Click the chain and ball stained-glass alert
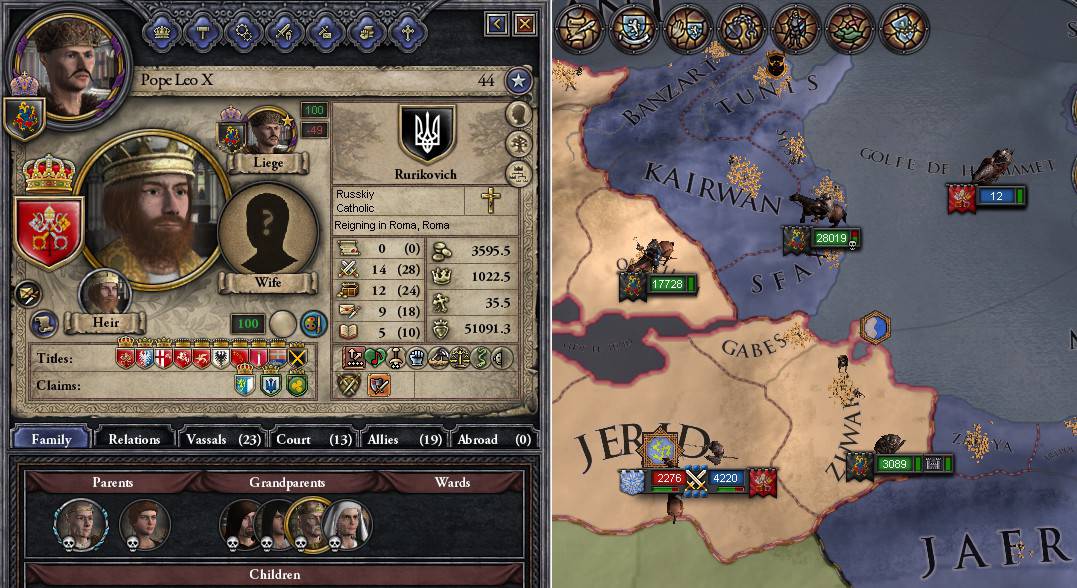Screen dimensions: 1077x588 (x=742, y=30)
